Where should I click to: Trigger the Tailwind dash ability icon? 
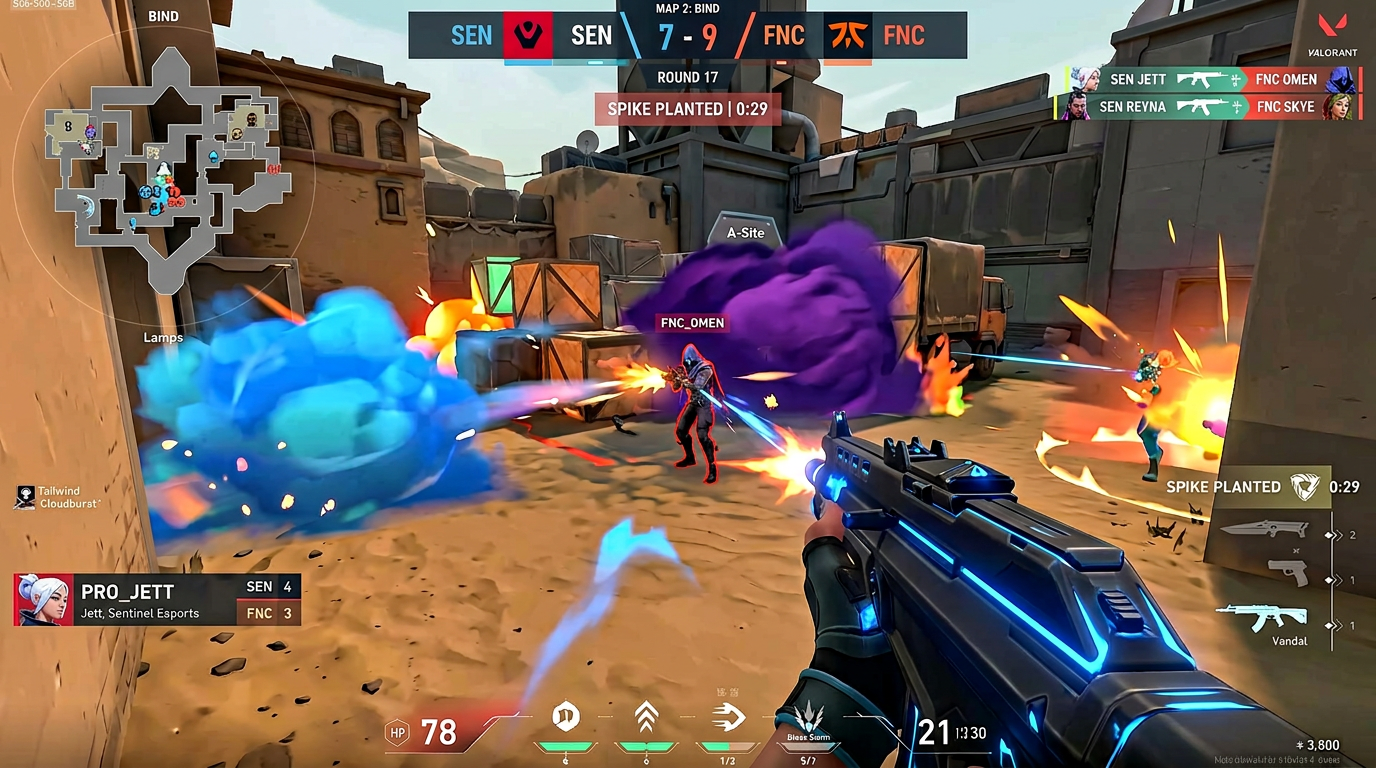[726, 717]
